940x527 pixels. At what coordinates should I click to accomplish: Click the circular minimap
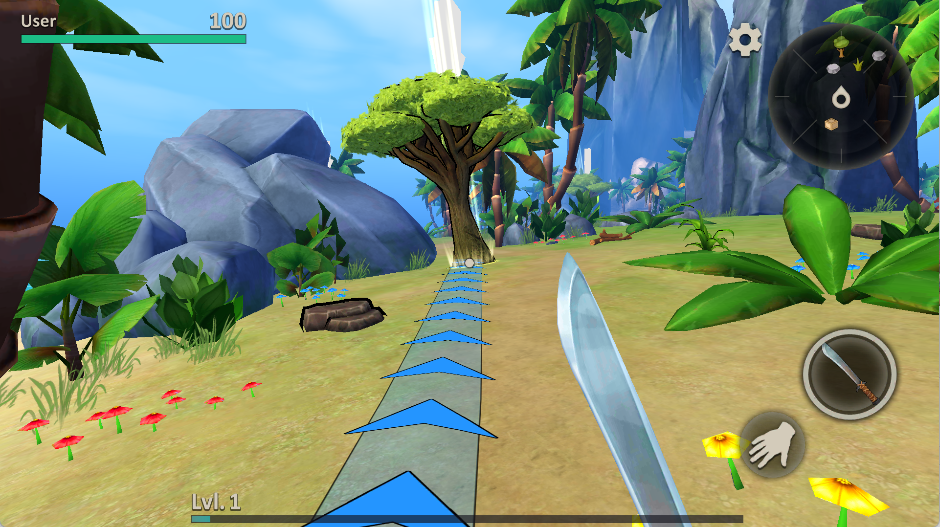[840, 95]
